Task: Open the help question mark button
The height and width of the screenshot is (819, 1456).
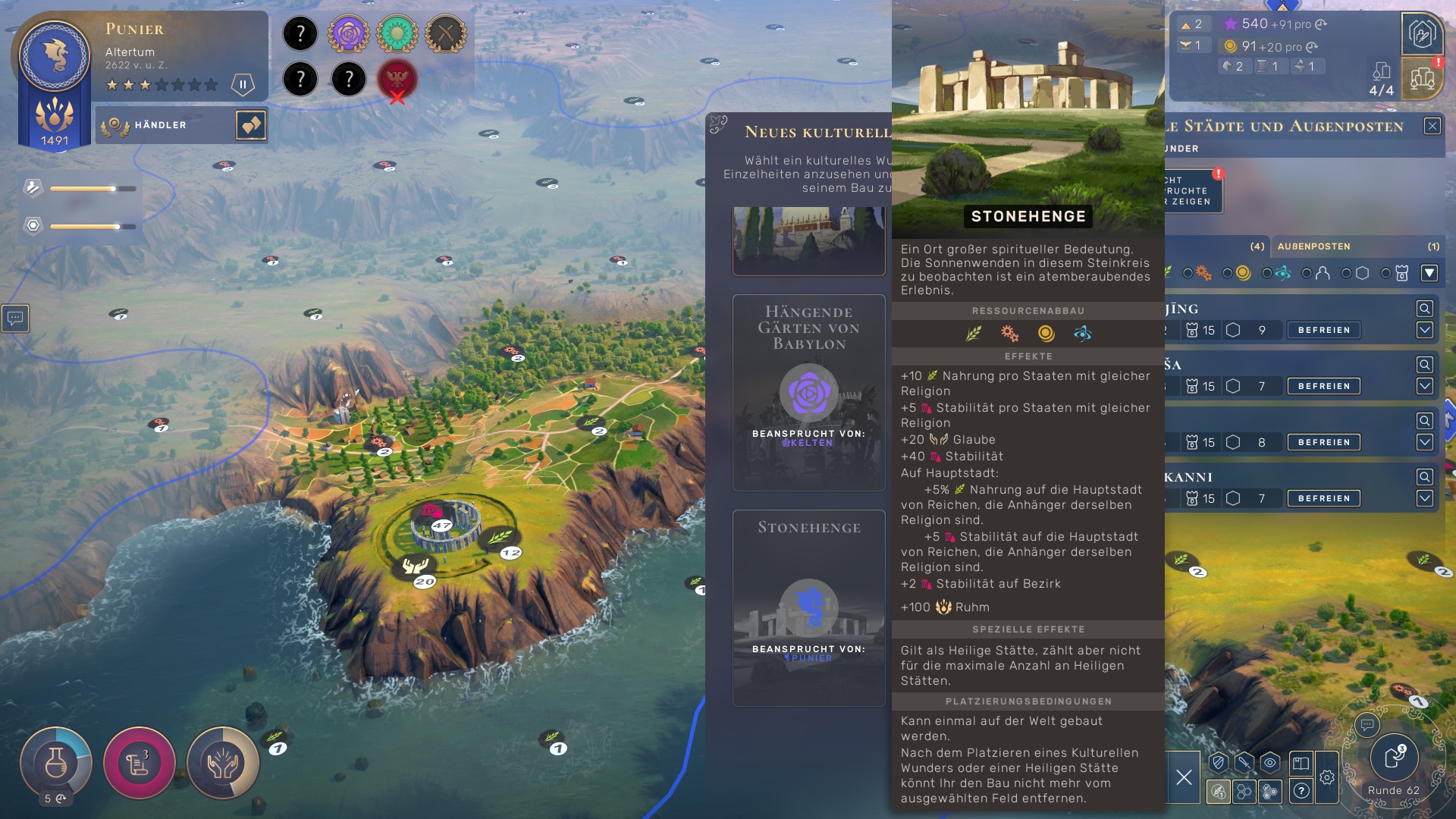Action: pyautogui.click(x=1301, y=791)
